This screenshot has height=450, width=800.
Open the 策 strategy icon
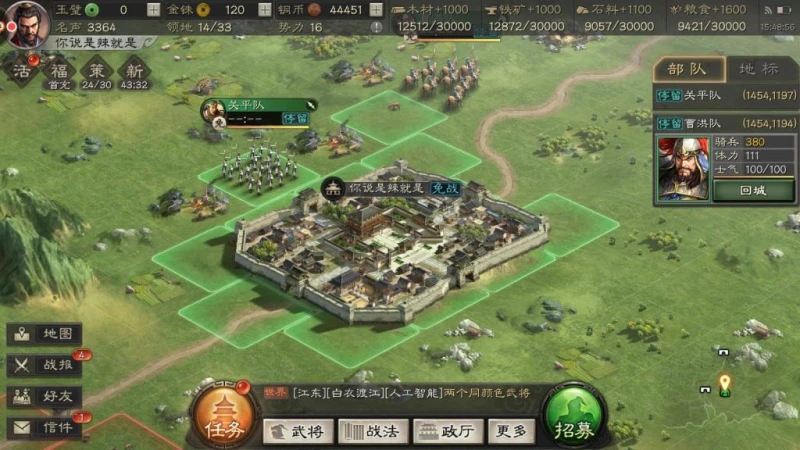click(x=97, y=72)
